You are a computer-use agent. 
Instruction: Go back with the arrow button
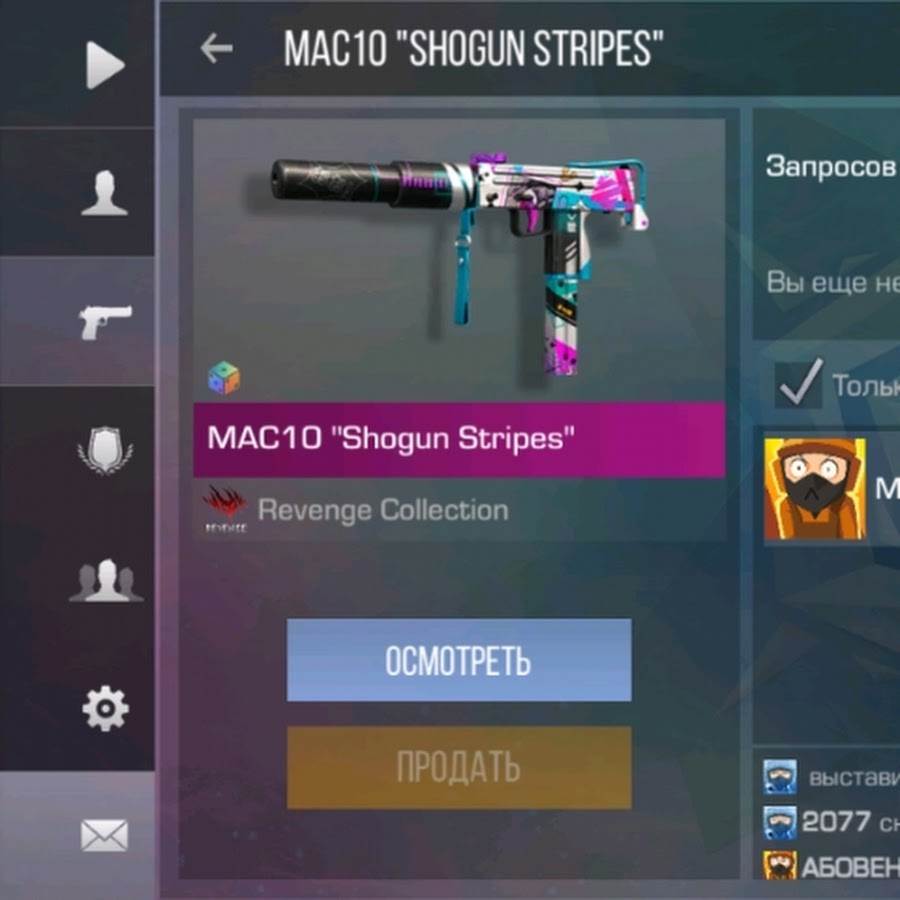[216, 48]
